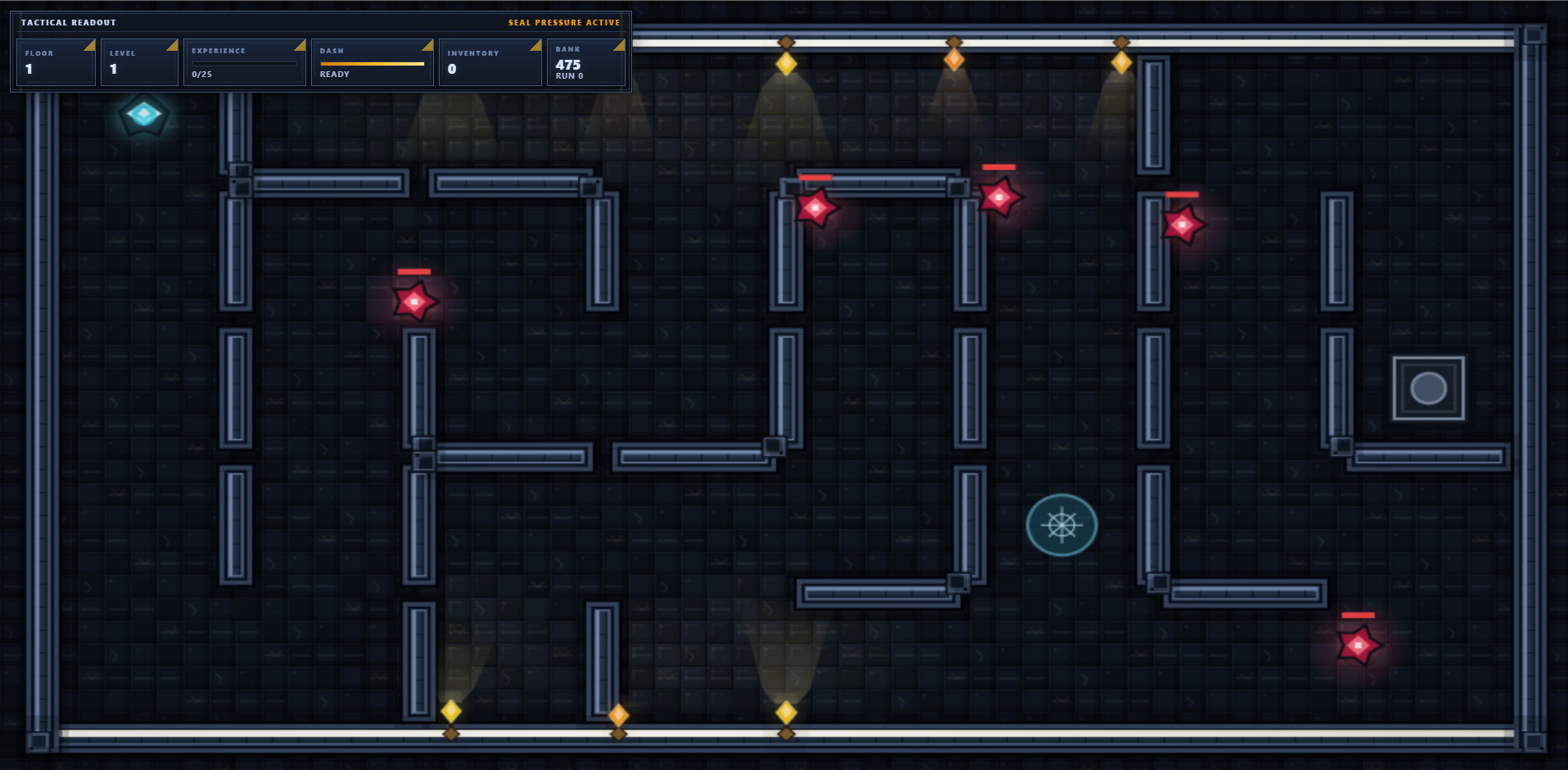The image size is (1568, 770).
Task: Click the Experience progress bar showing 0/25
Action: (244, 65)
